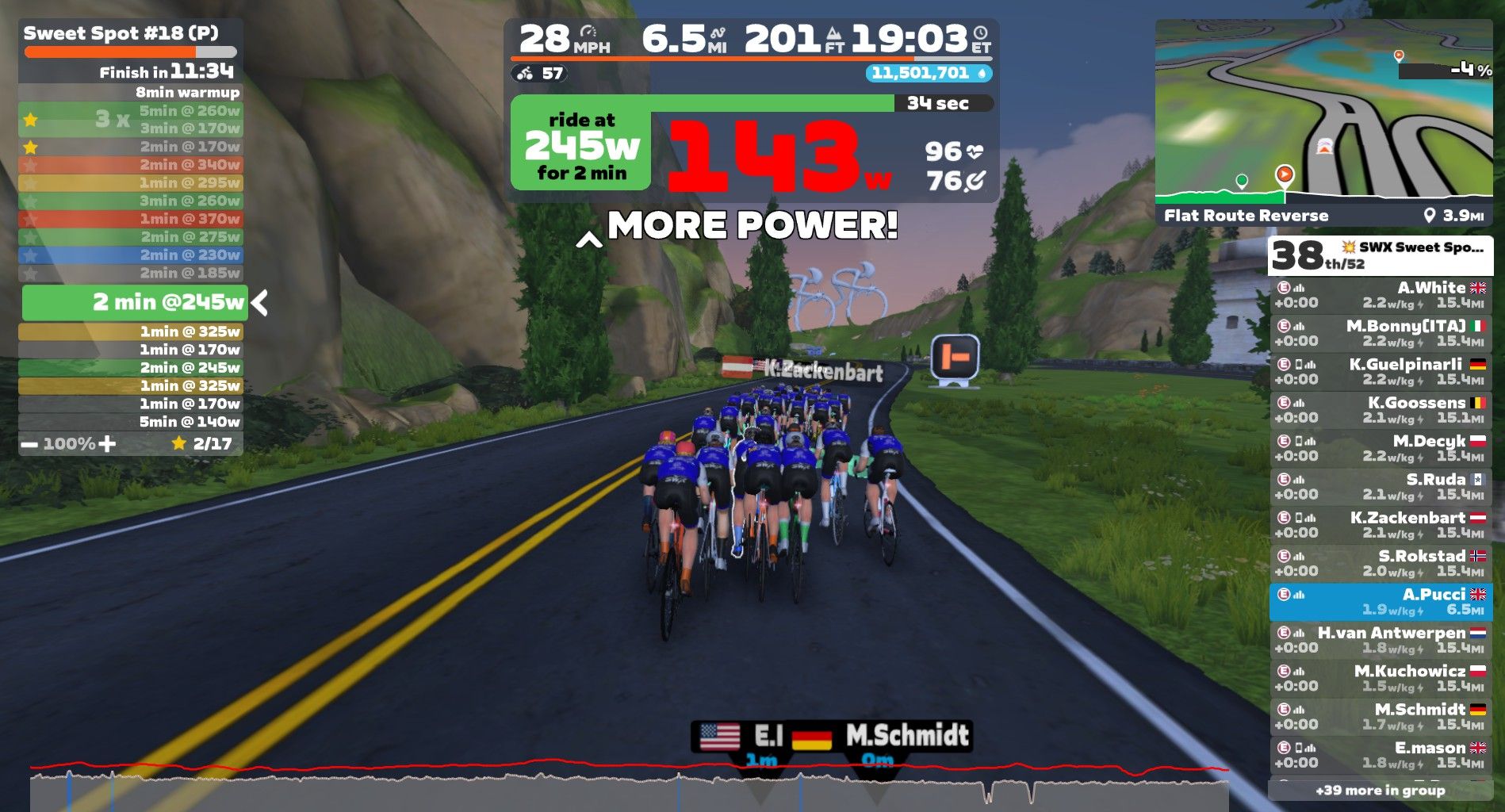Click the current 2 min @245w workout block
Image resolution: width=1505 pixels, height=812 pixels.
(x=135, y=302)
